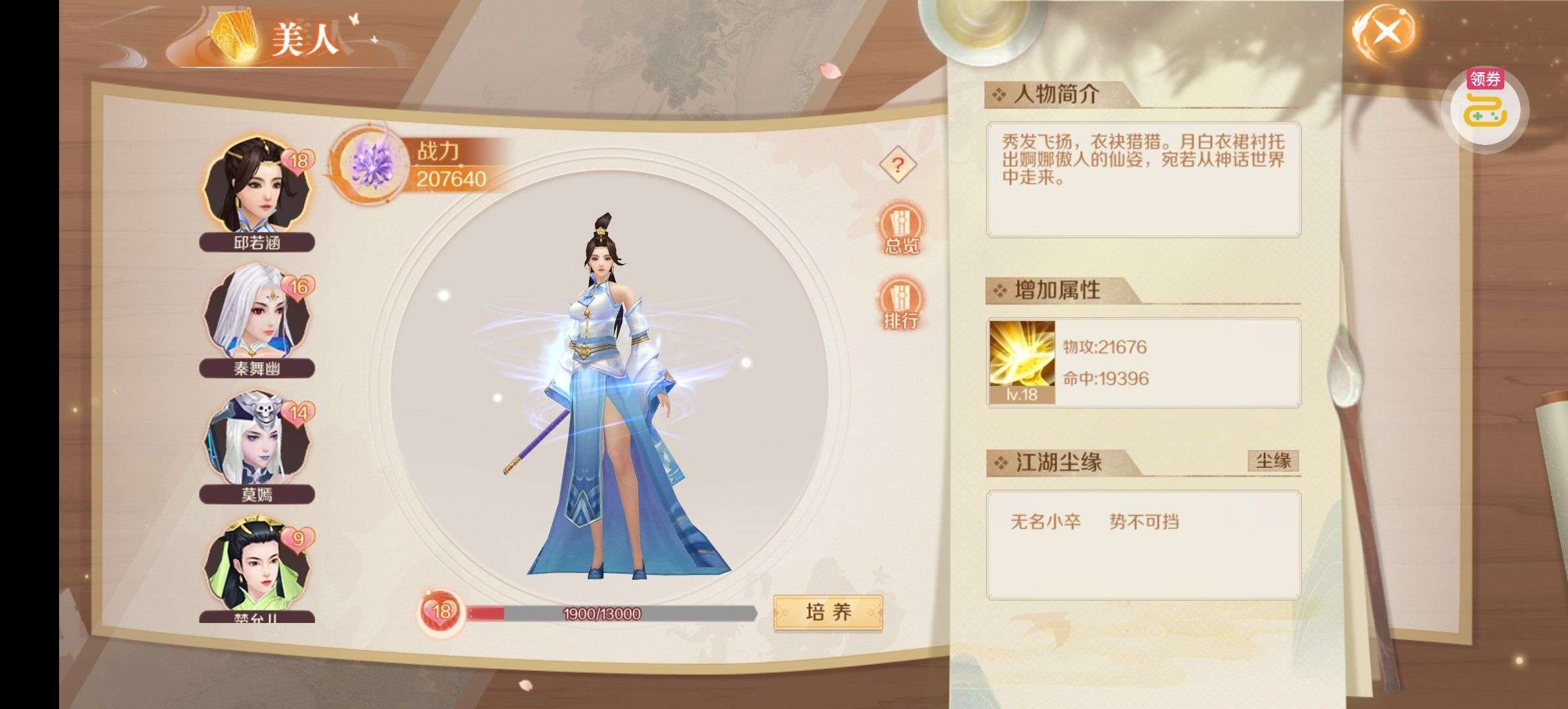This screenshot has height=709, width=1568.
Task: Show help via the question mark icon
Action: (x=898, y=164)
